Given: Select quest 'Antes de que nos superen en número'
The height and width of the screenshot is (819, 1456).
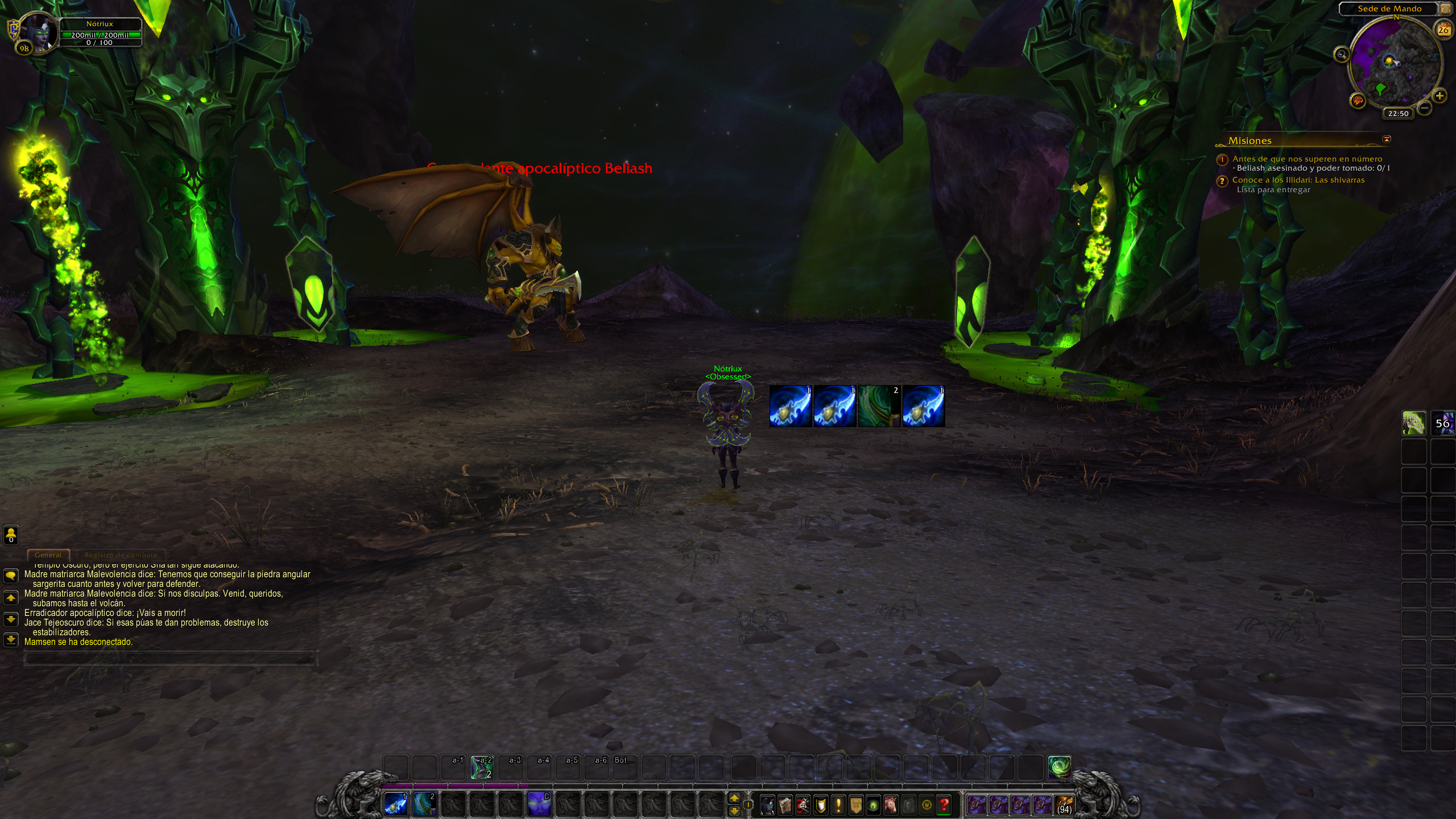Looking at the screenshot, I should point(1307,159).
